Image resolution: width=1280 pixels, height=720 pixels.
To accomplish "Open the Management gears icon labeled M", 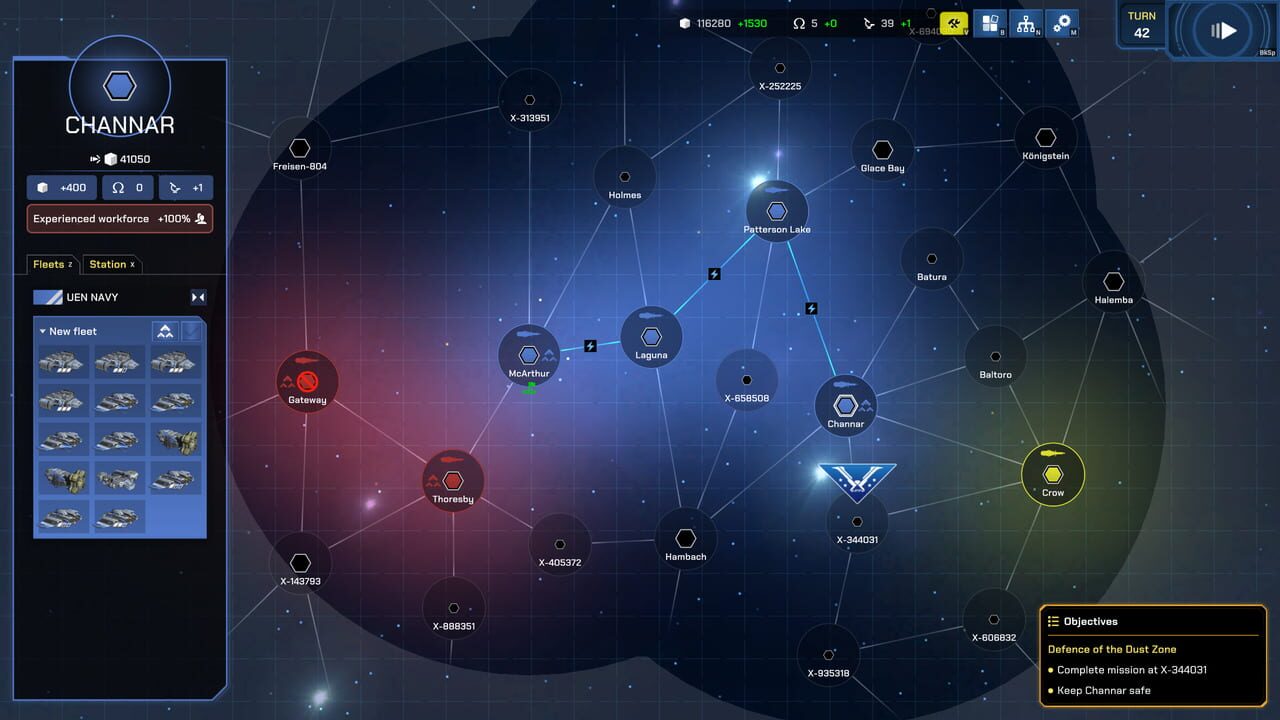I will [1063, 22].
